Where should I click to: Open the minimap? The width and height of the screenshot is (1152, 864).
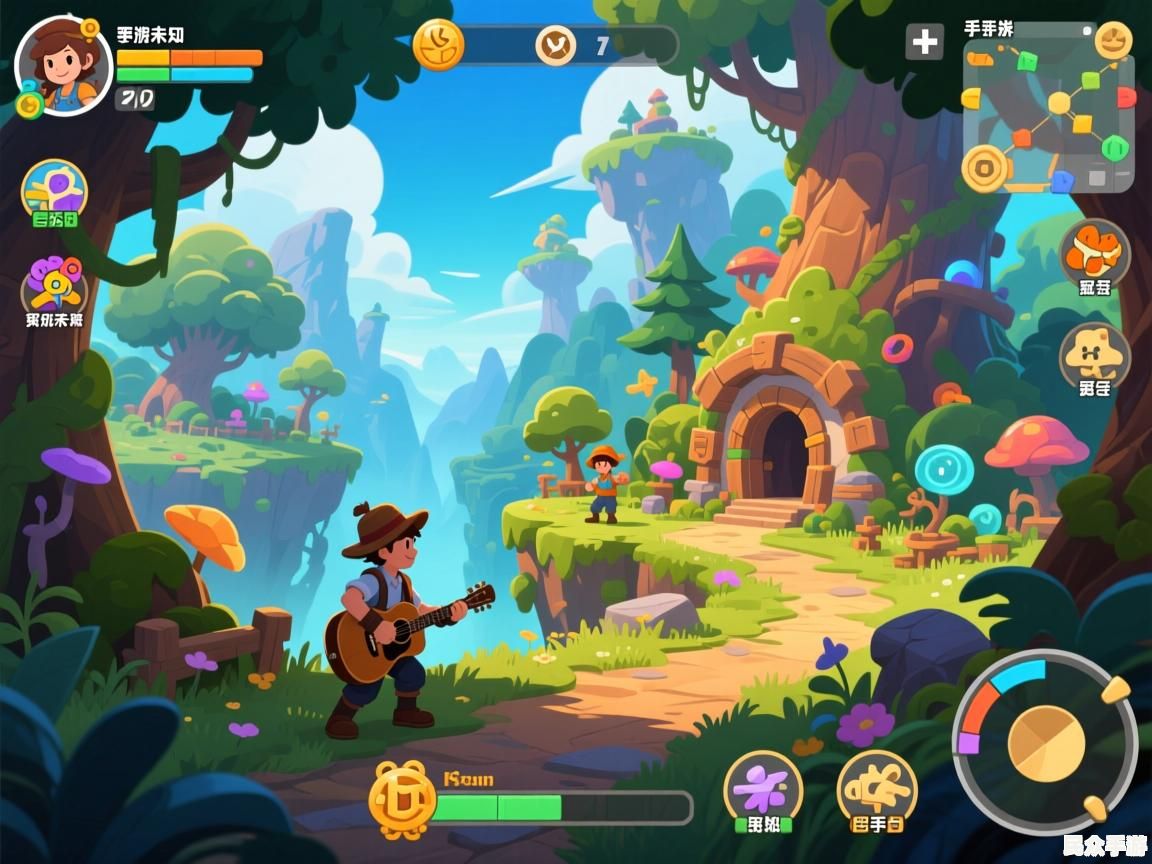(1050, 115)
